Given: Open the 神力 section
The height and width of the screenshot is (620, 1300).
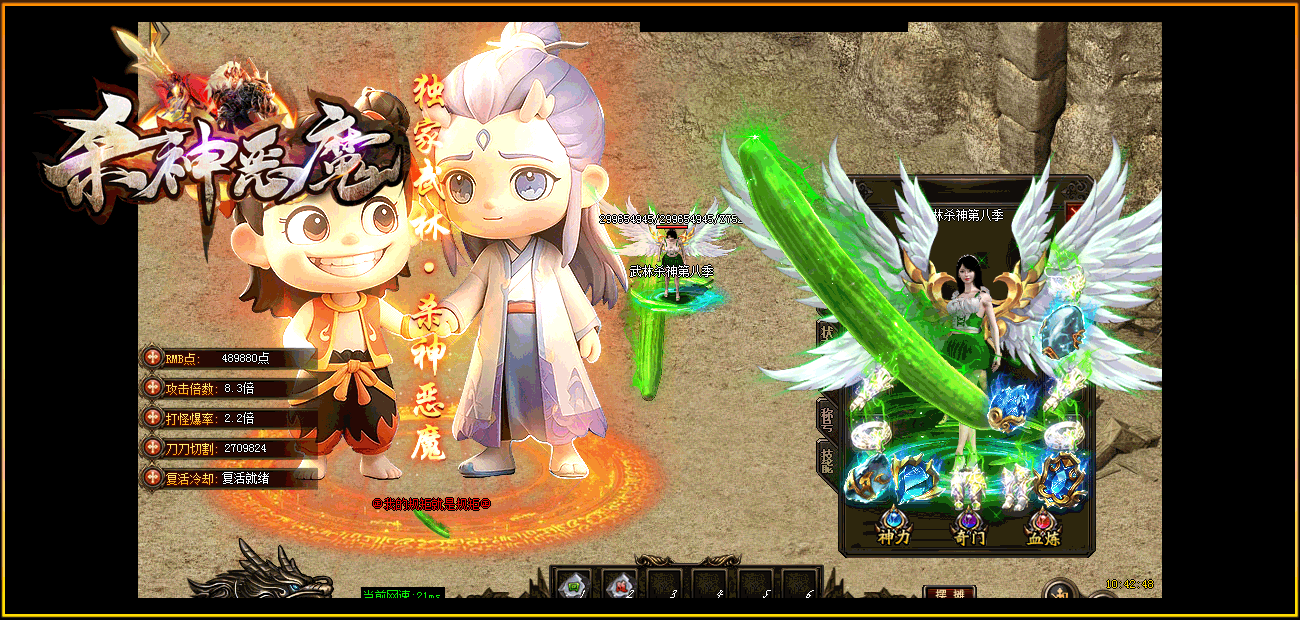Looking at the screenshot, I should [893, 528].
